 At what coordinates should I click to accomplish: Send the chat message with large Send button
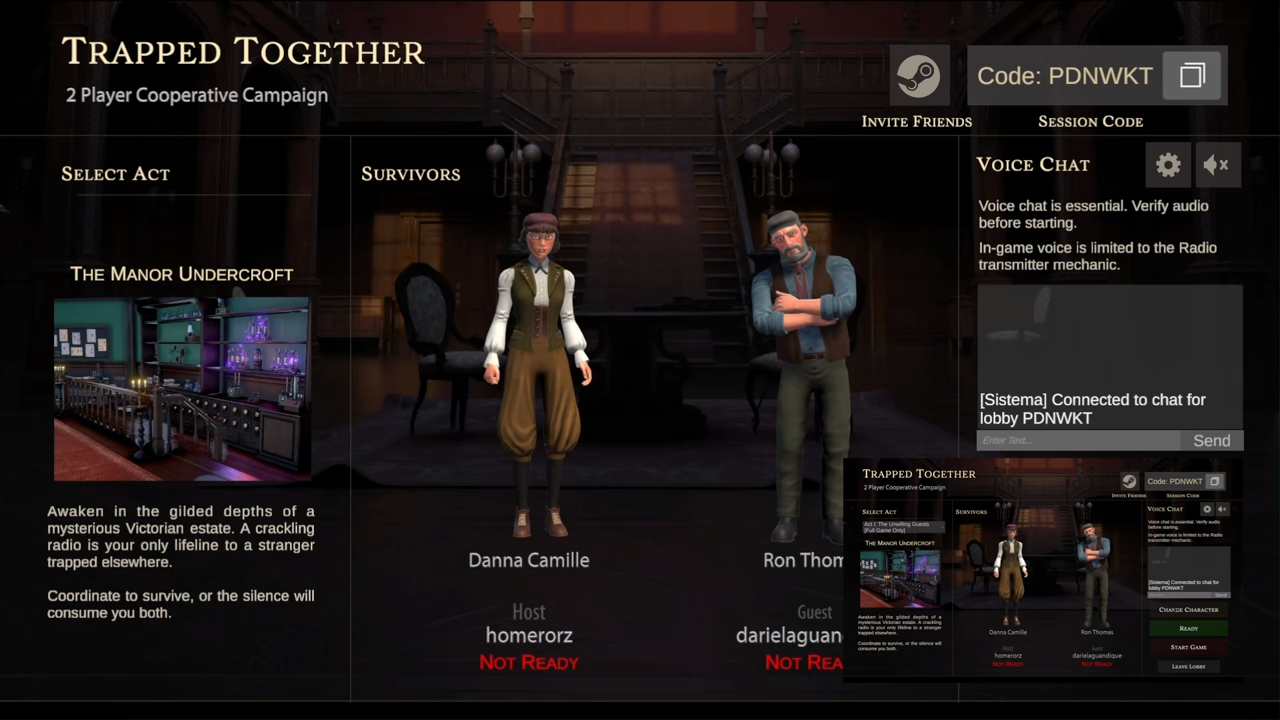(1211, 441)
